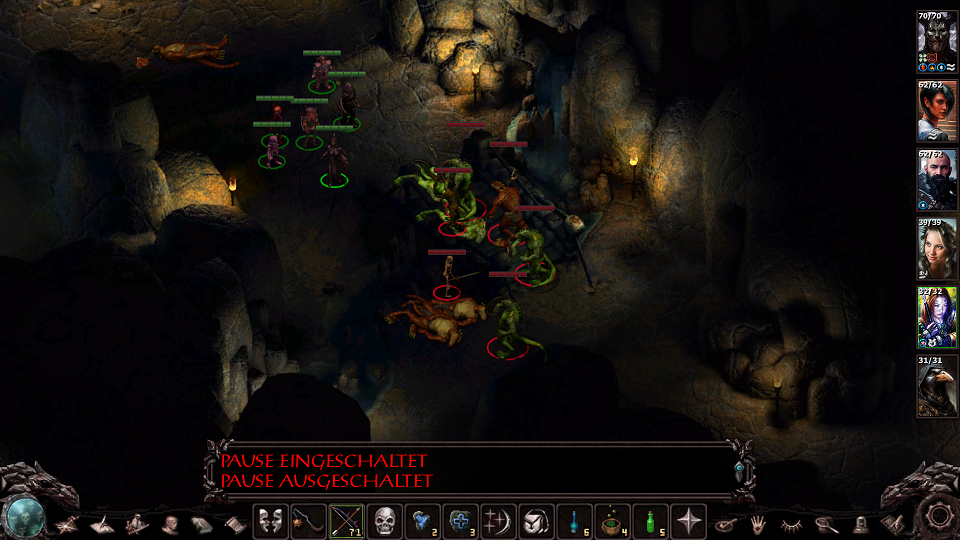Select the flail weapon slot

tap(307, 521)
